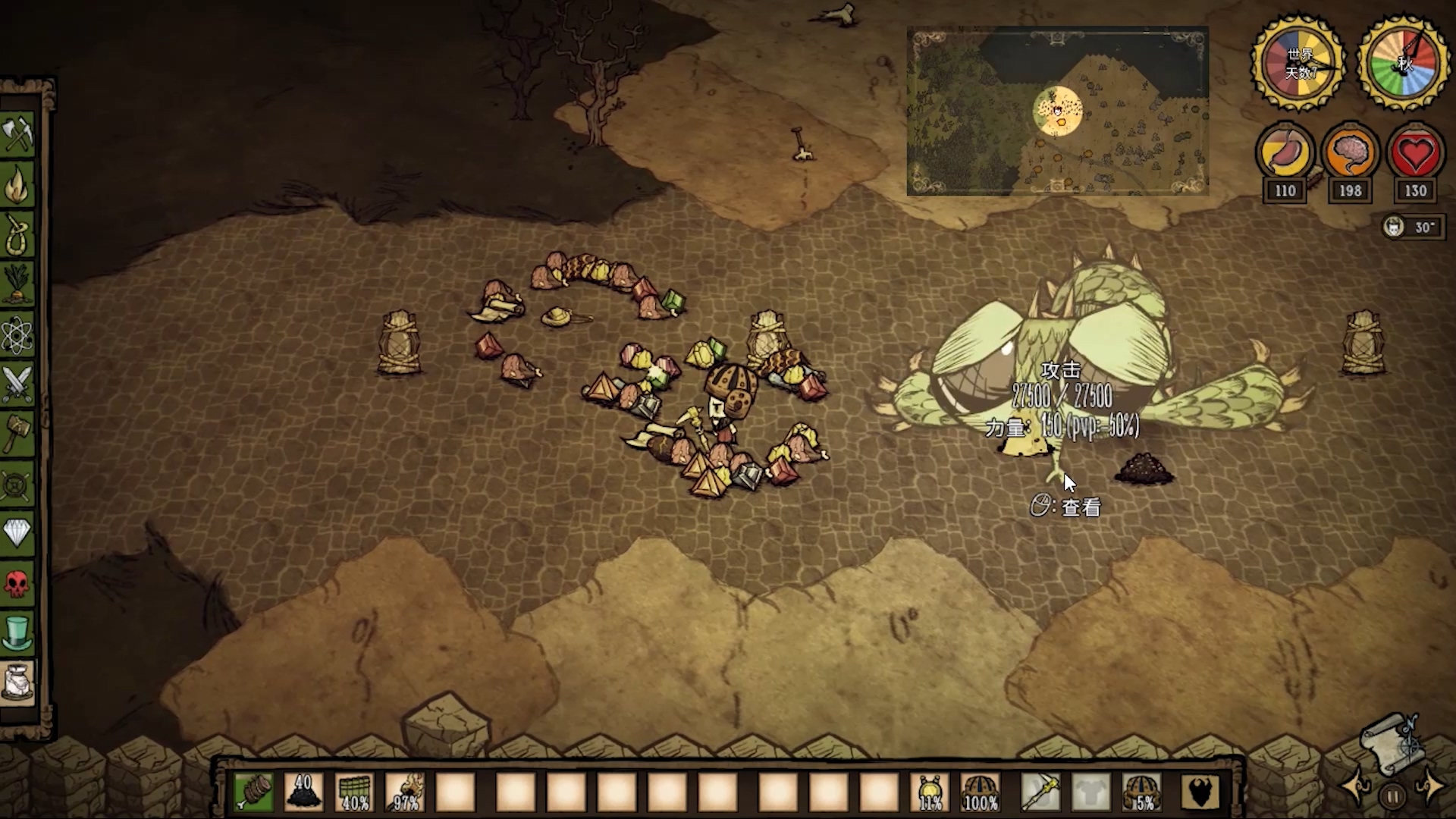Rotate camera with the left arrow
The image size is (1456, 819).
1357,787
